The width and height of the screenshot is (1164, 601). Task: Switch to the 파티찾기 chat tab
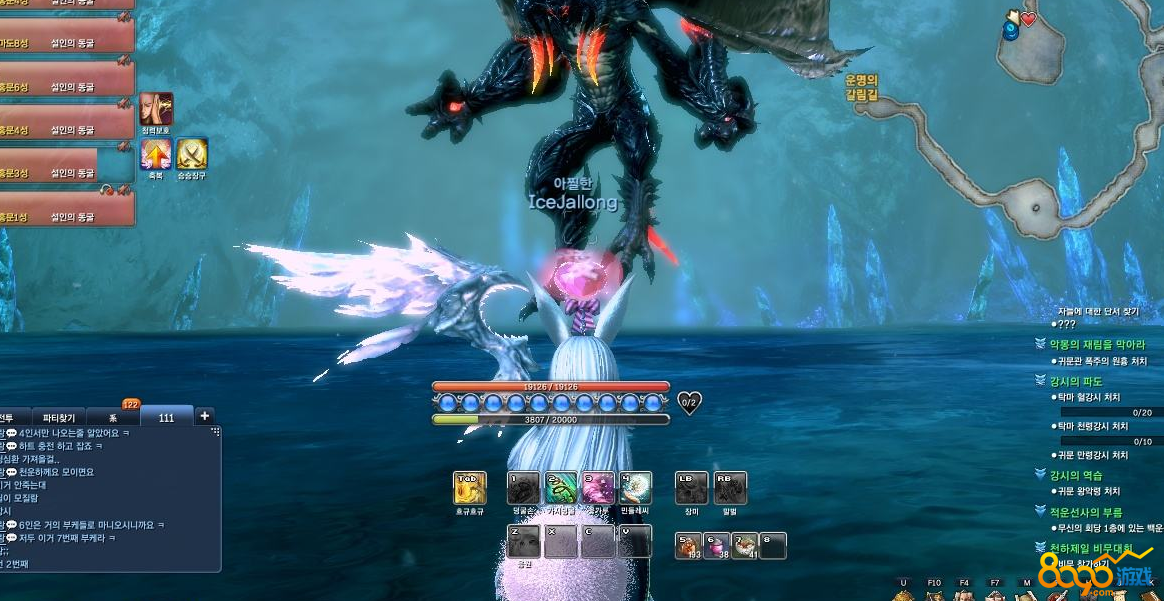(58, 417)
